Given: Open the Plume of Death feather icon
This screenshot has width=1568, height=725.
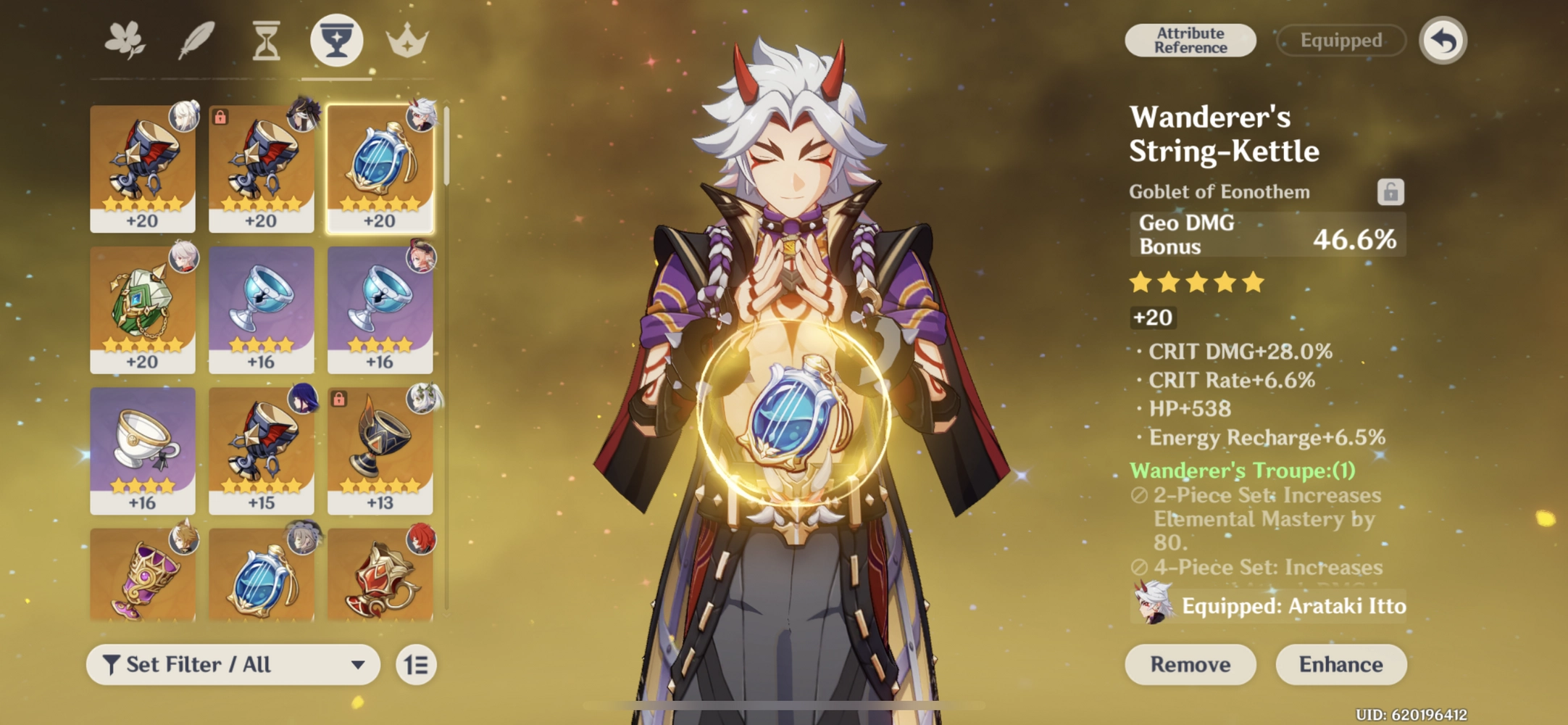Looking at the screenshot, I should point(194,40).
